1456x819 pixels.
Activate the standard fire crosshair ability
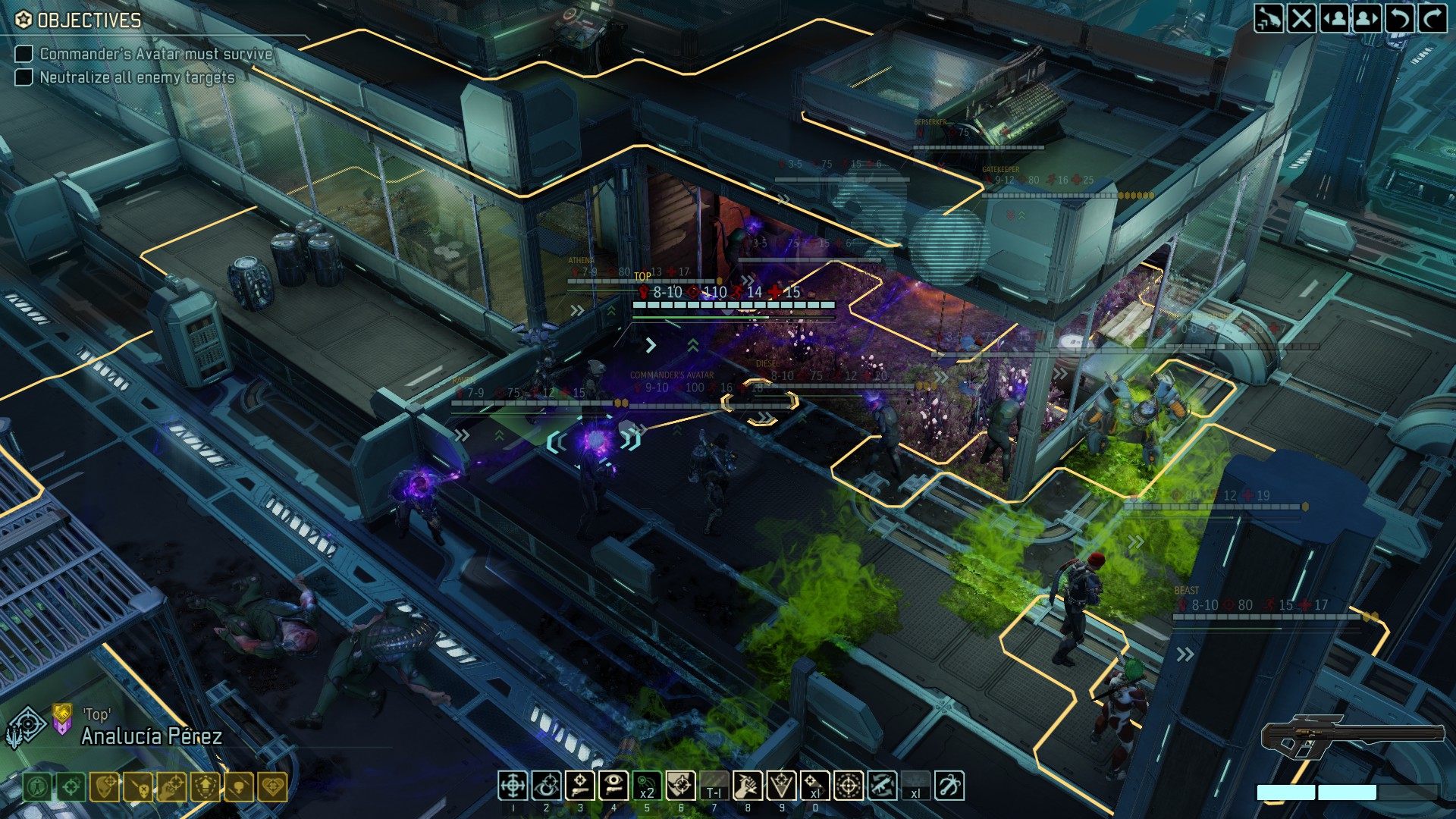[x=513, y=786]
